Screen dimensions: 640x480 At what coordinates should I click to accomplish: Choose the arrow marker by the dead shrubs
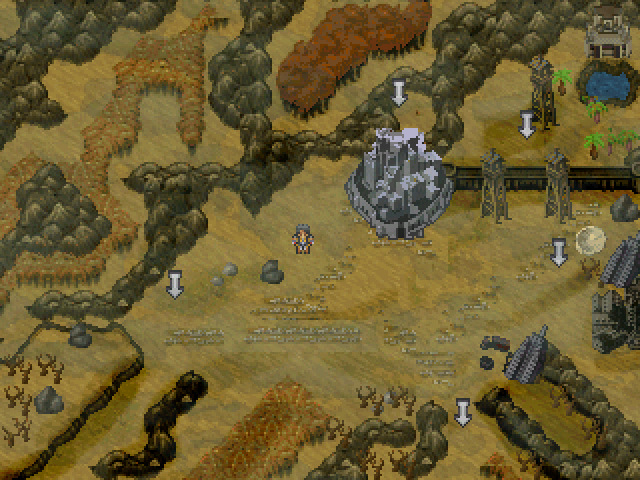(x=463, y=411)
